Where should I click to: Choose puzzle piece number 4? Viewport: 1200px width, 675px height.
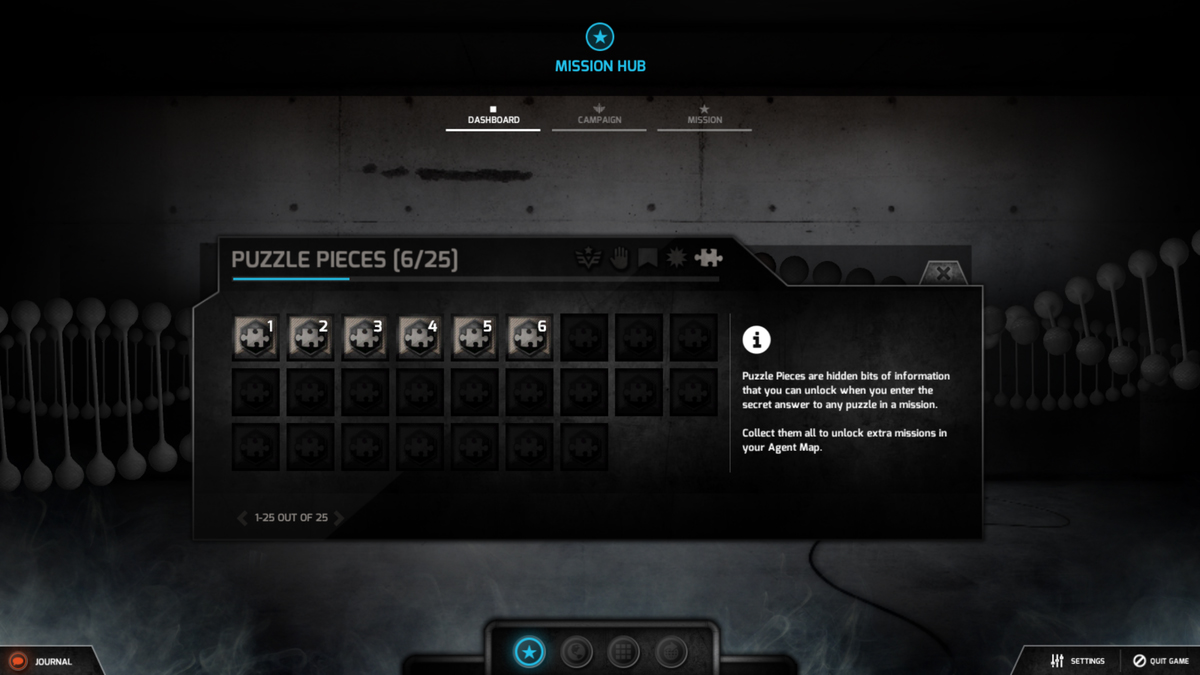click(x=420, y=338)
